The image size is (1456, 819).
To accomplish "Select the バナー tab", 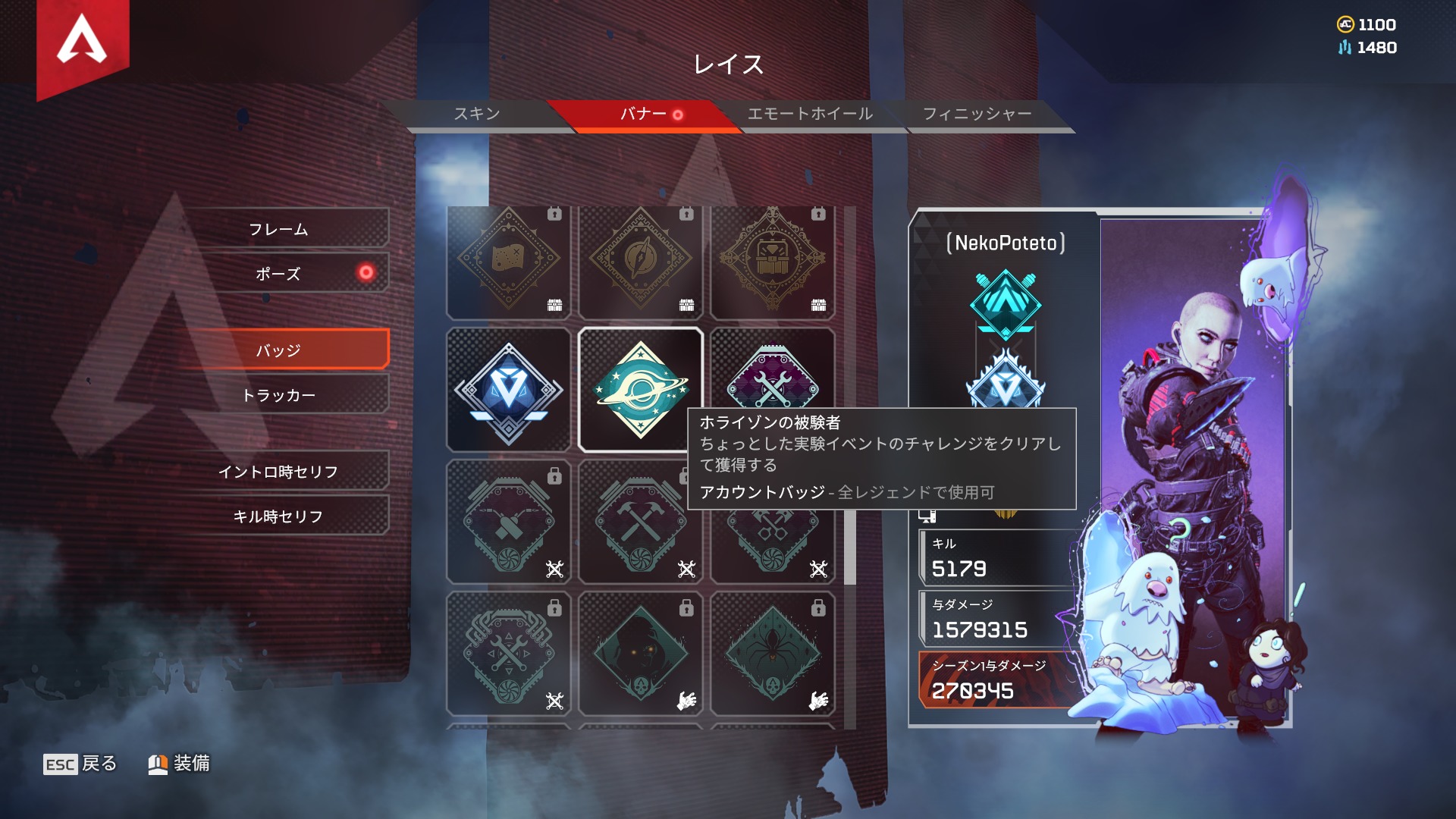I will click(643, 114).
